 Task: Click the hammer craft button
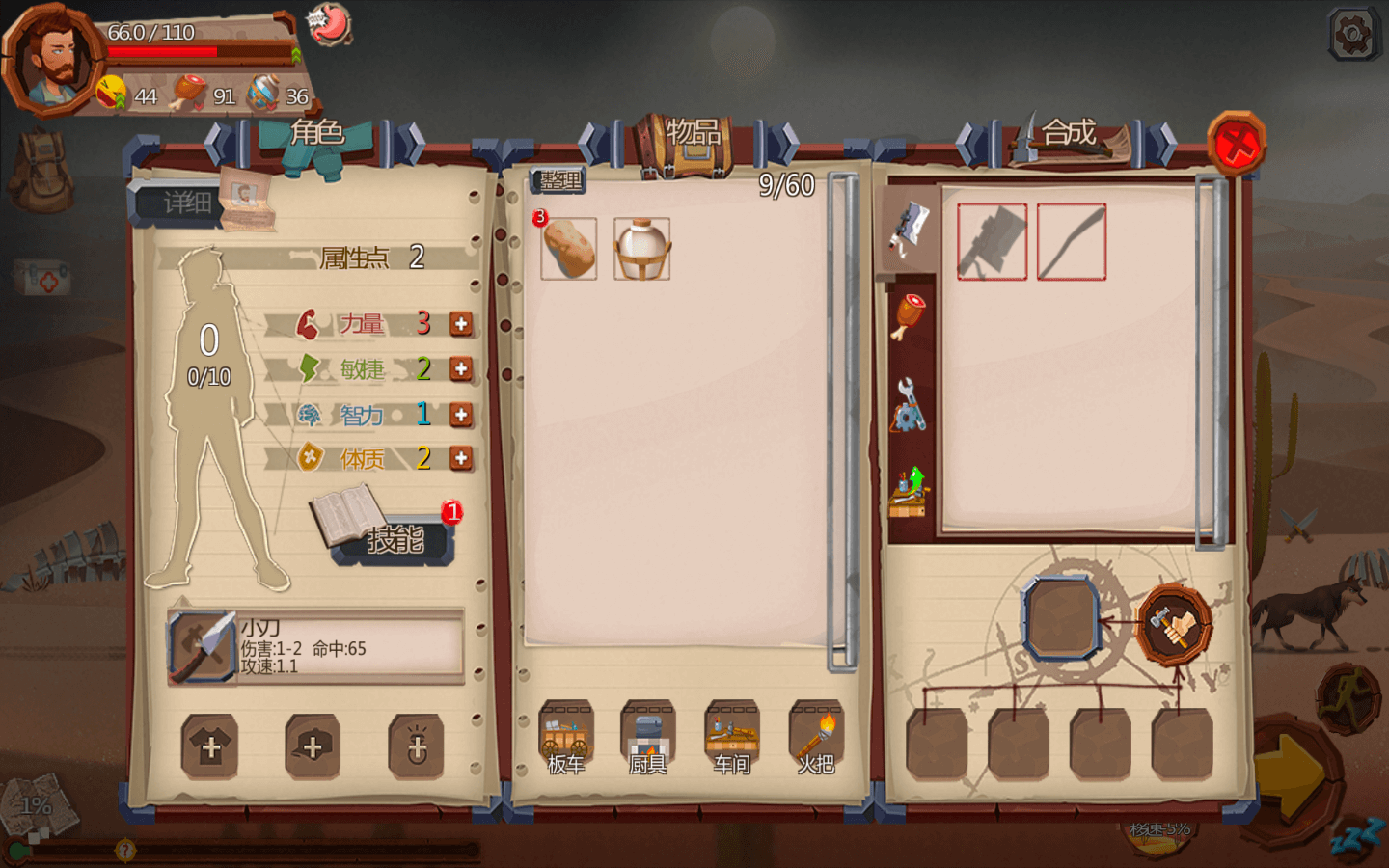(1174, 626)
